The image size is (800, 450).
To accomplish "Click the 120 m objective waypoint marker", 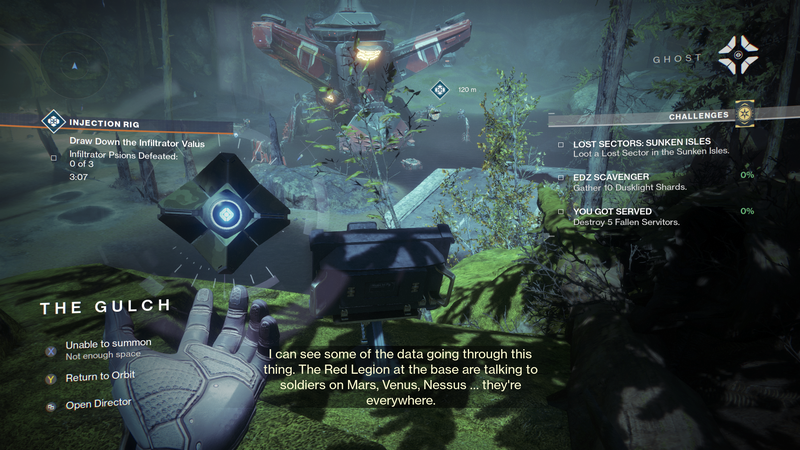I will point(439,91).
